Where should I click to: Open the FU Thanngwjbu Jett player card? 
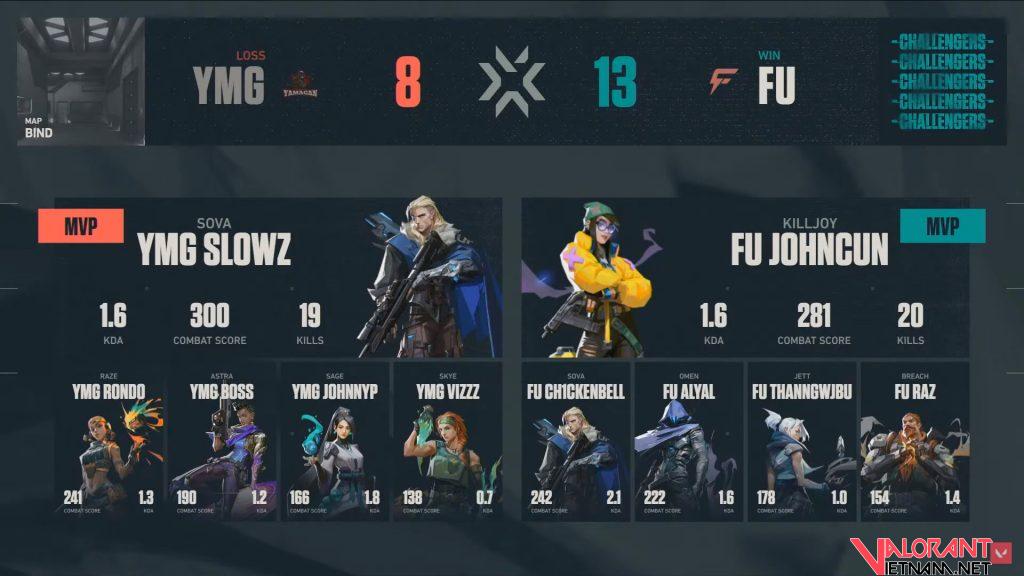coord(801,442)
